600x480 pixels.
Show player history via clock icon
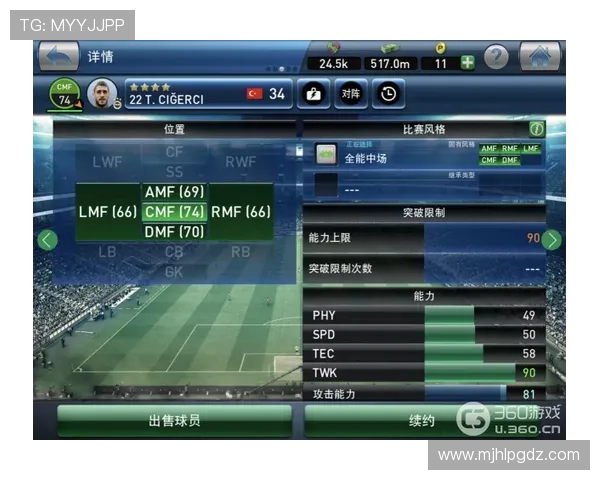pos(387,94)
